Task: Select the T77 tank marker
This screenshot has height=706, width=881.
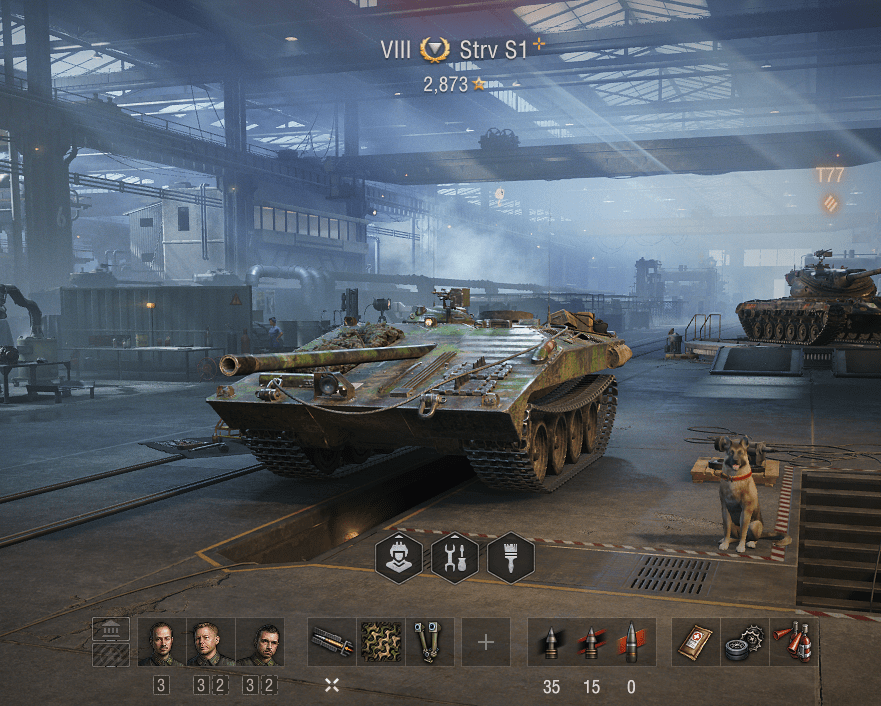Action: click(830, 176)
